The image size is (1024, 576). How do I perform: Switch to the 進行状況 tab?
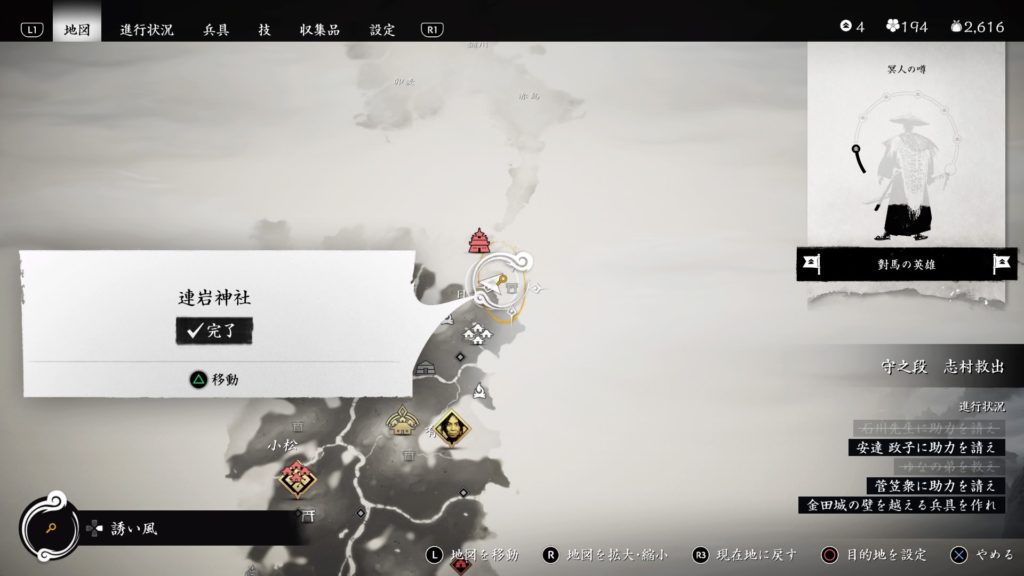pos(147,29)
